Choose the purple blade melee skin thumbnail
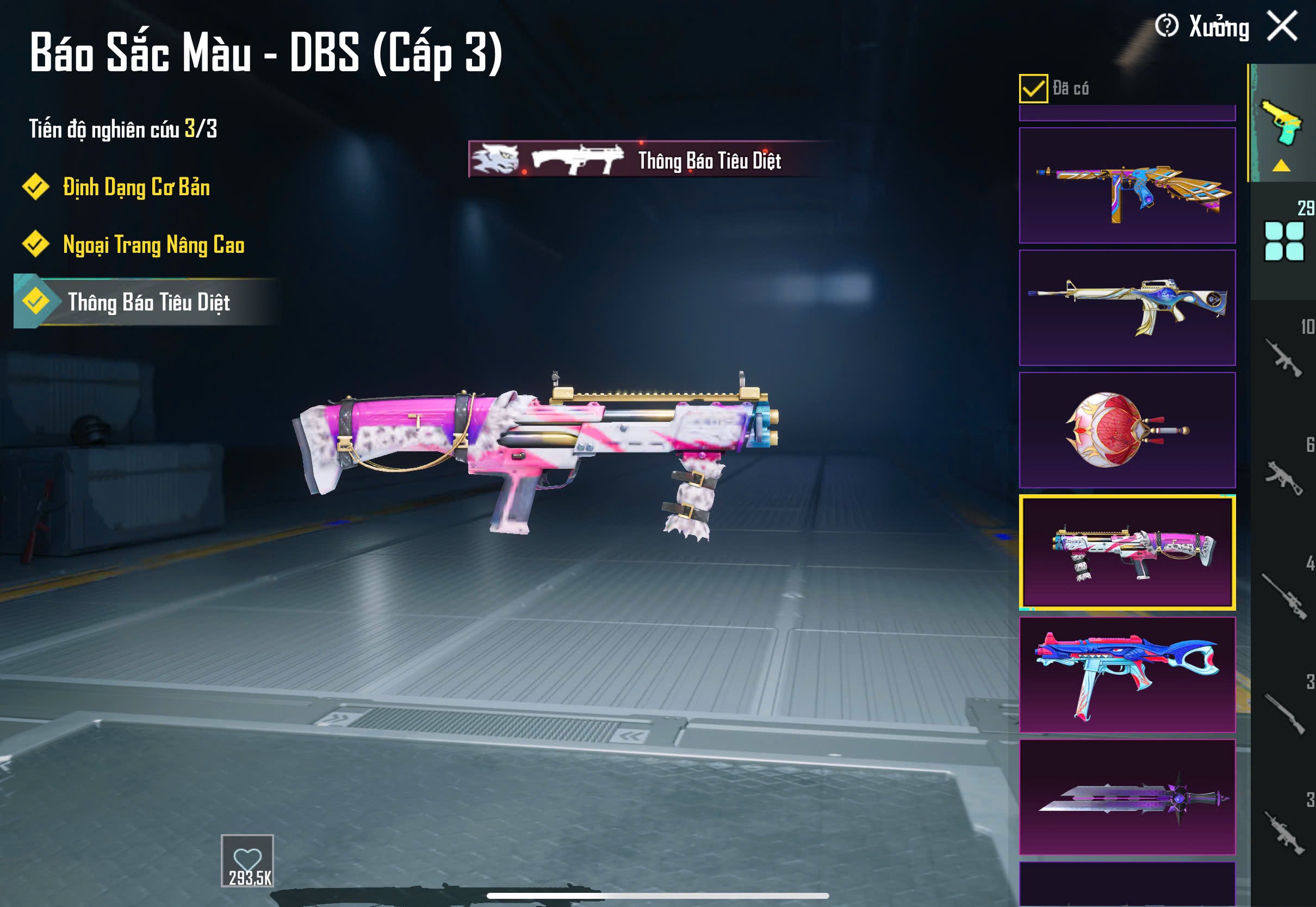The width and height of the screenshot is (1316, 907). [1127, 797]
